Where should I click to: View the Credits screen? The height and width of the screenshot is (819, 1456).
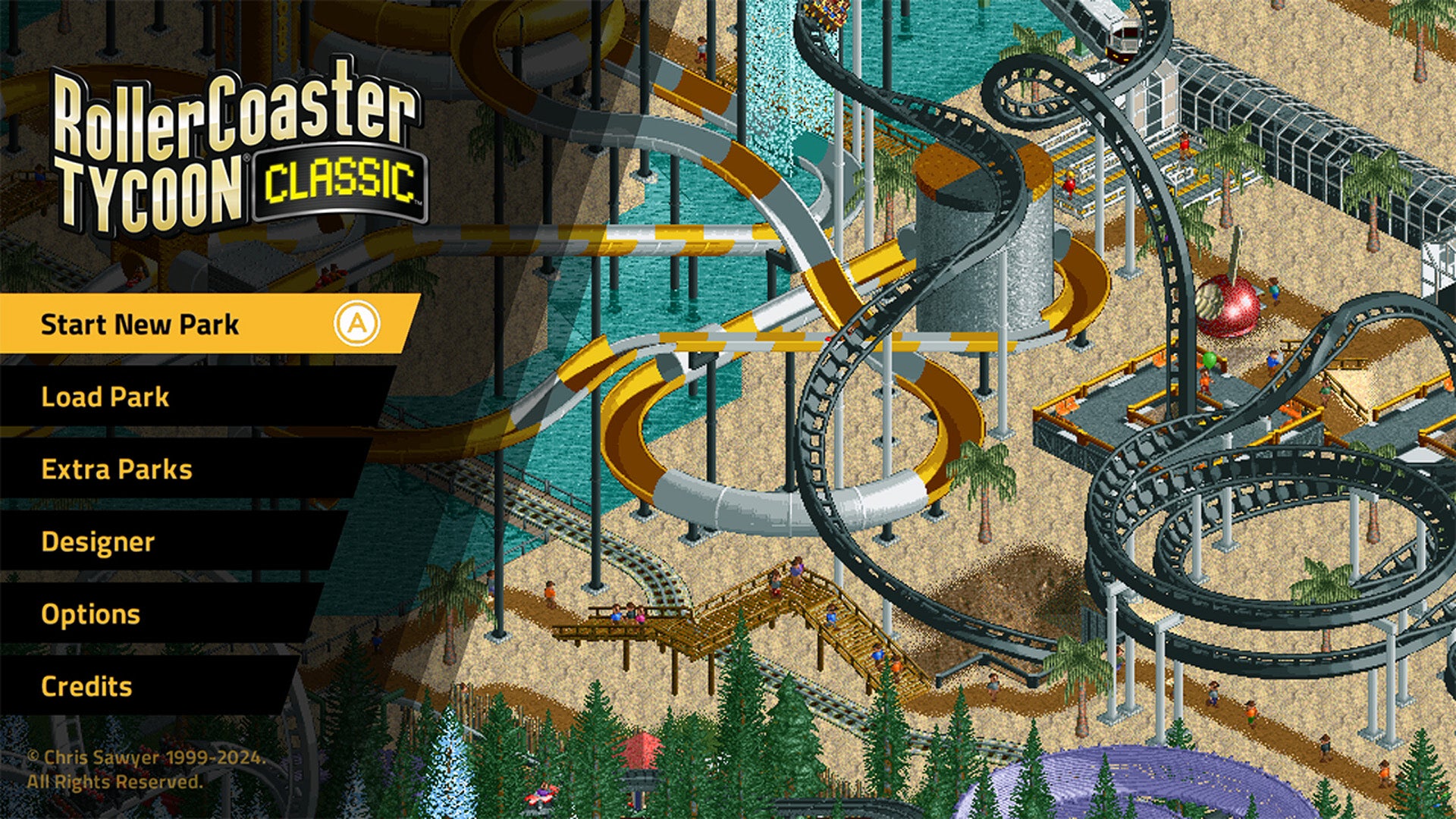[x=87, y=687]
